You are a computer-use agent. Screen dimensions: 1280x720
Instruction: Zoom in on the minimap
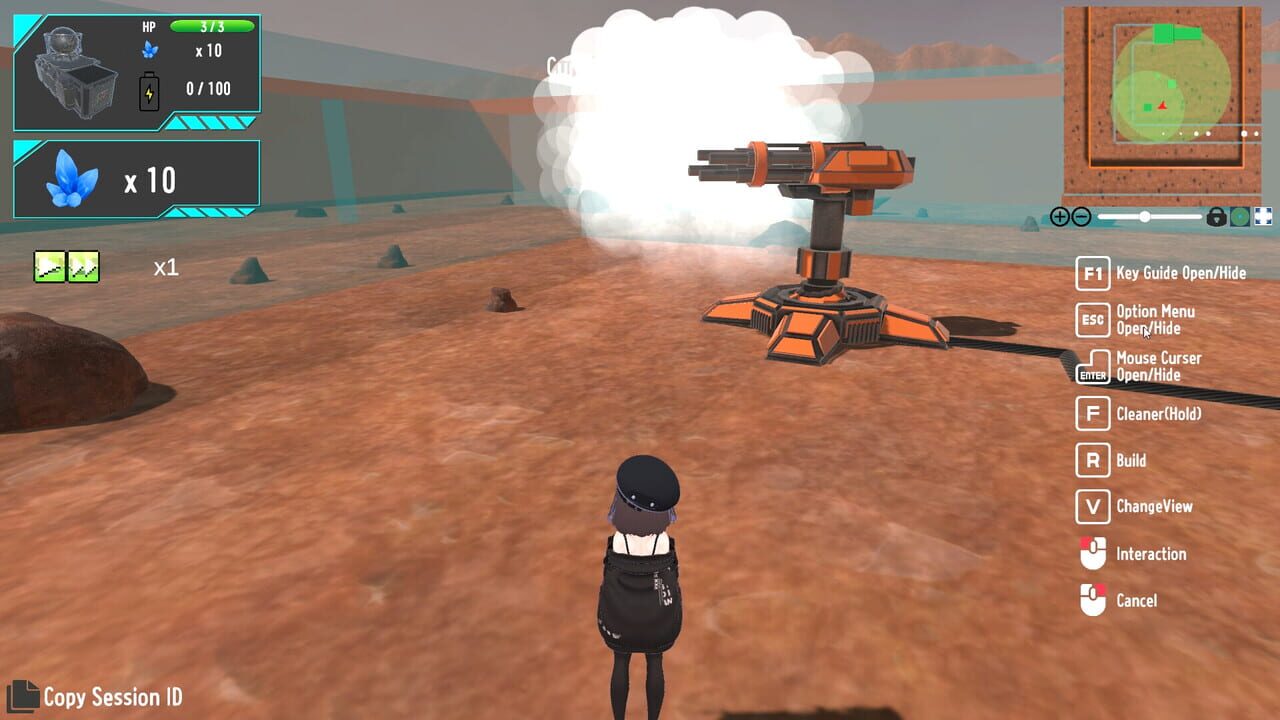[1060, 217]
